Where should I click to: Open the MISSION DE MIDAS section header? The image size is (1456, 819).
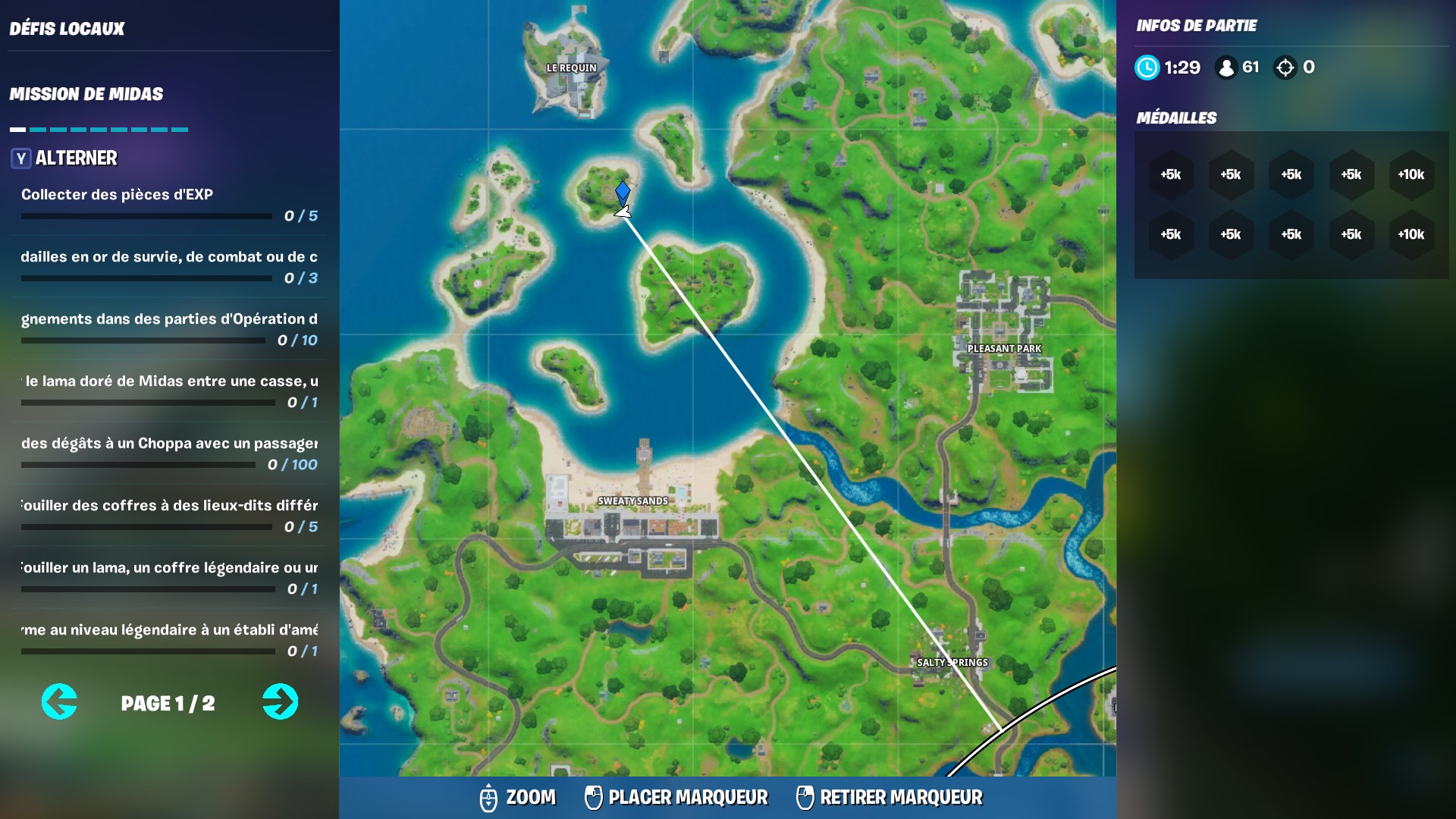point(86,94)
